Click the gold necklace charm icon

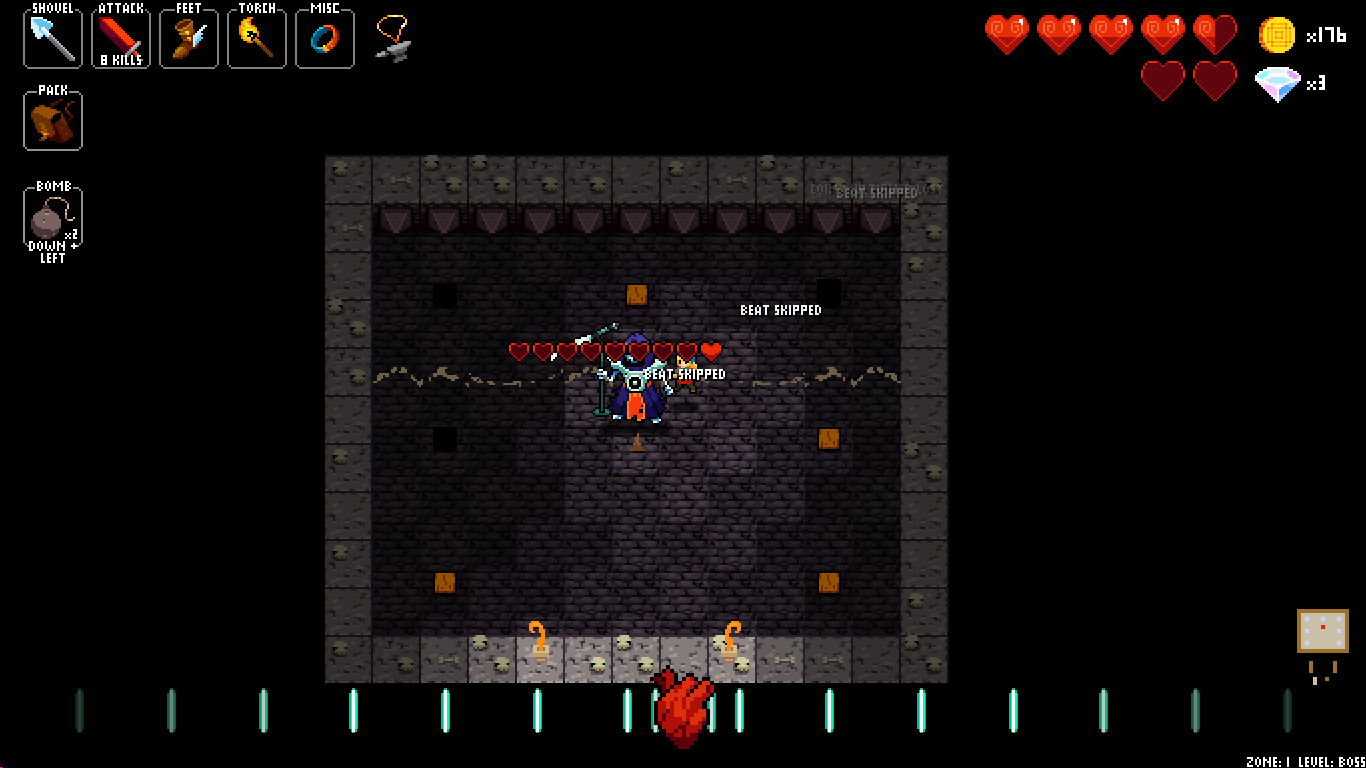(x=392, y=38)
